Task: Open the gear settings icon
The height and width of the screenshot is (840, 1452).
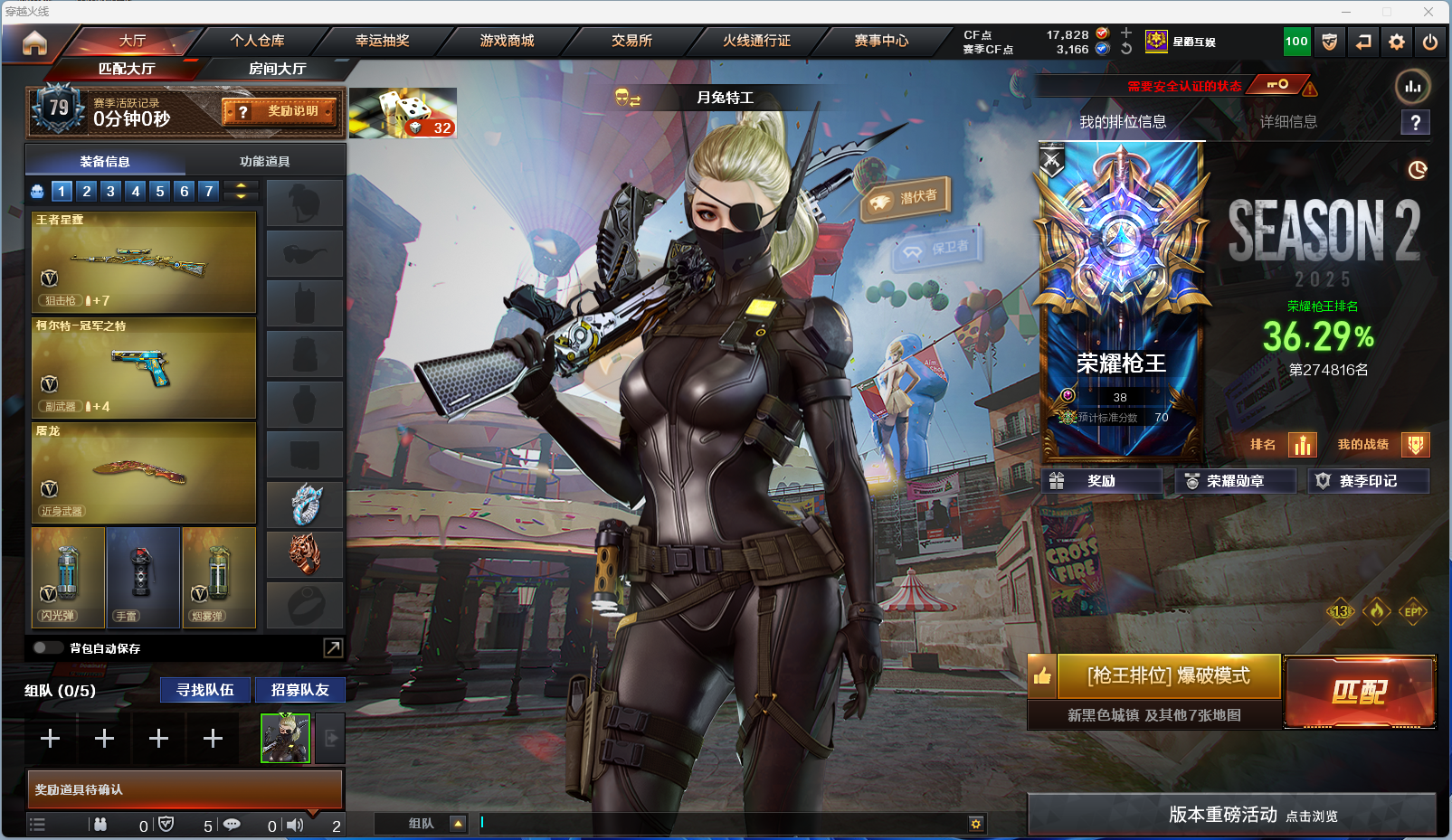Action: (1397, 42)
